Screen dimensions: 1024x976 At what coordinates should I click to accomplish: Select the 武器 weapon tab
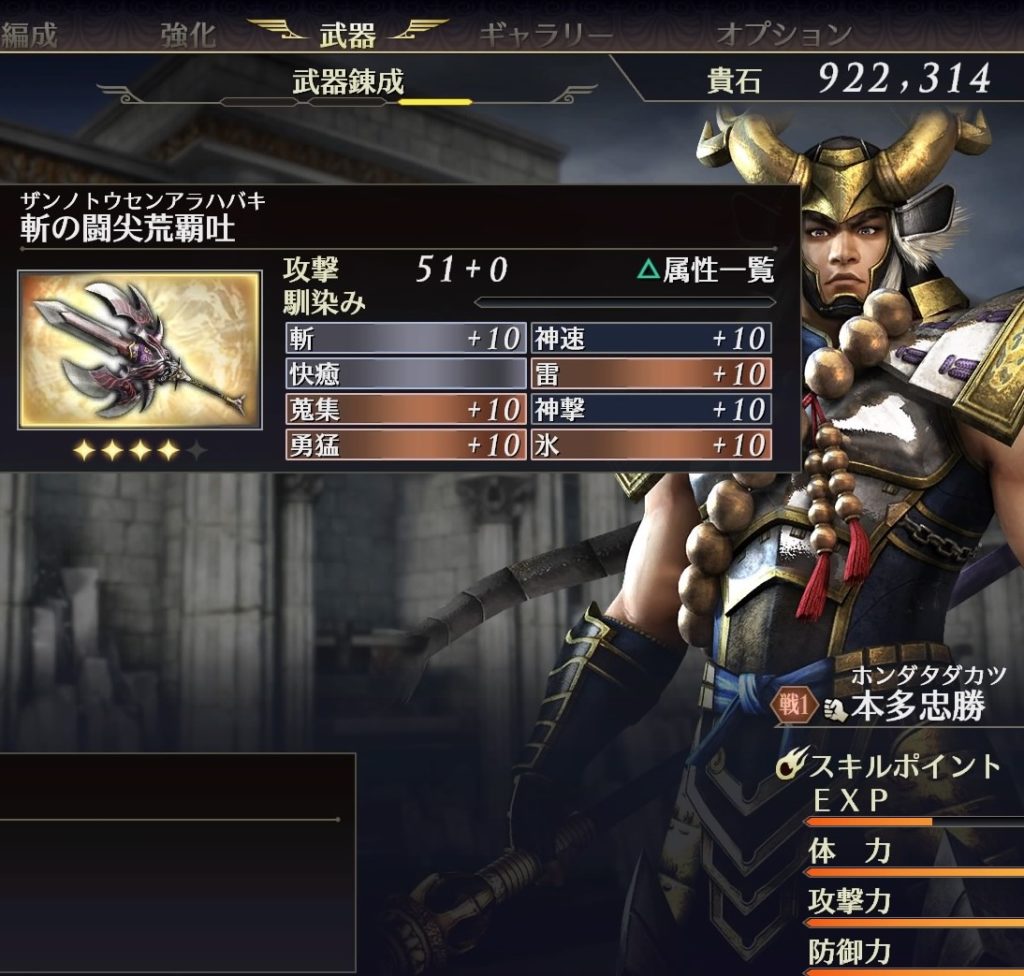point(347,35)
